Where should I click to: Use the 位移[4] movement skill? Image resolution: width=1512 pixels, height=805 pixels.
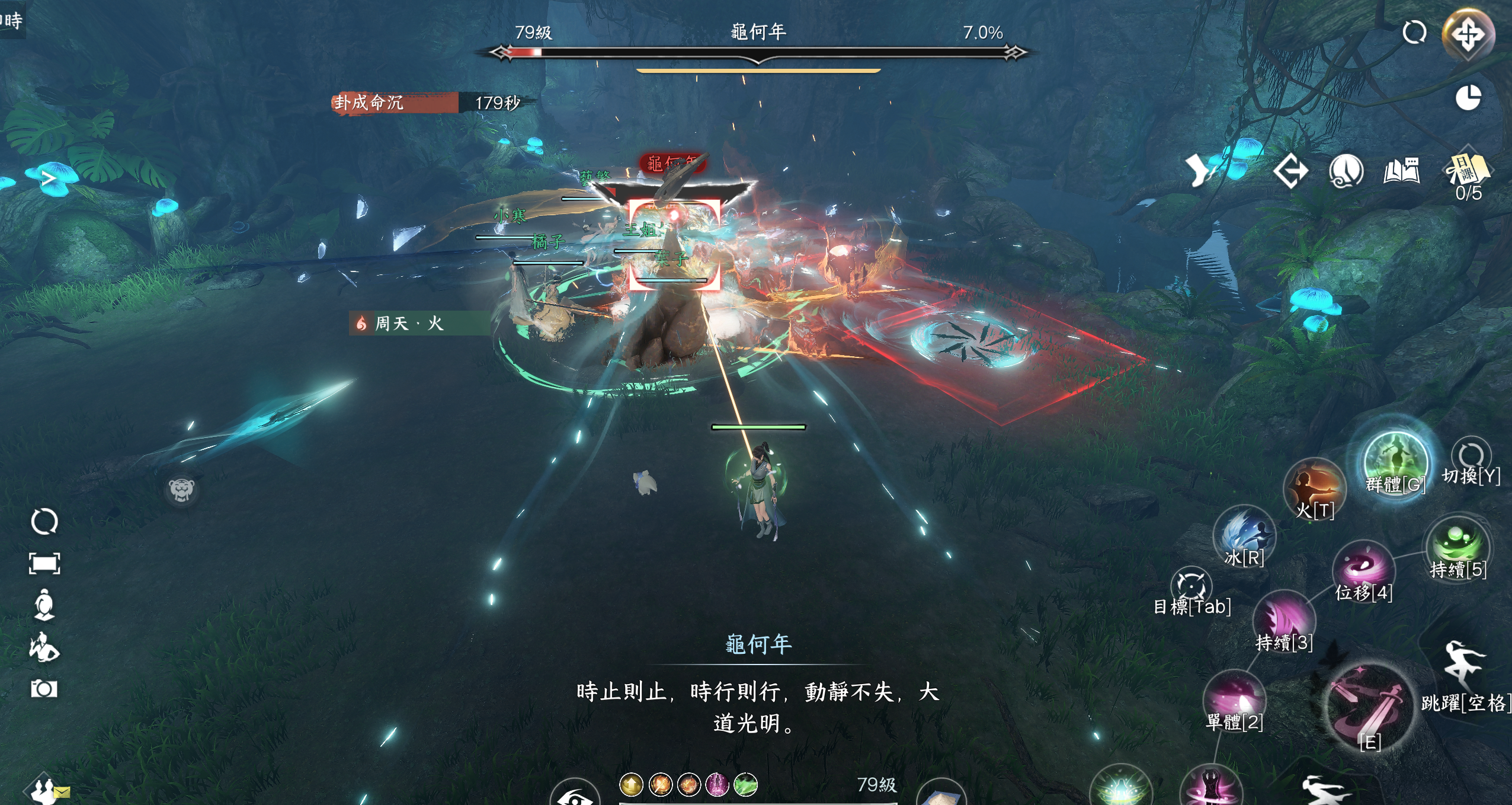point(1363,569)
